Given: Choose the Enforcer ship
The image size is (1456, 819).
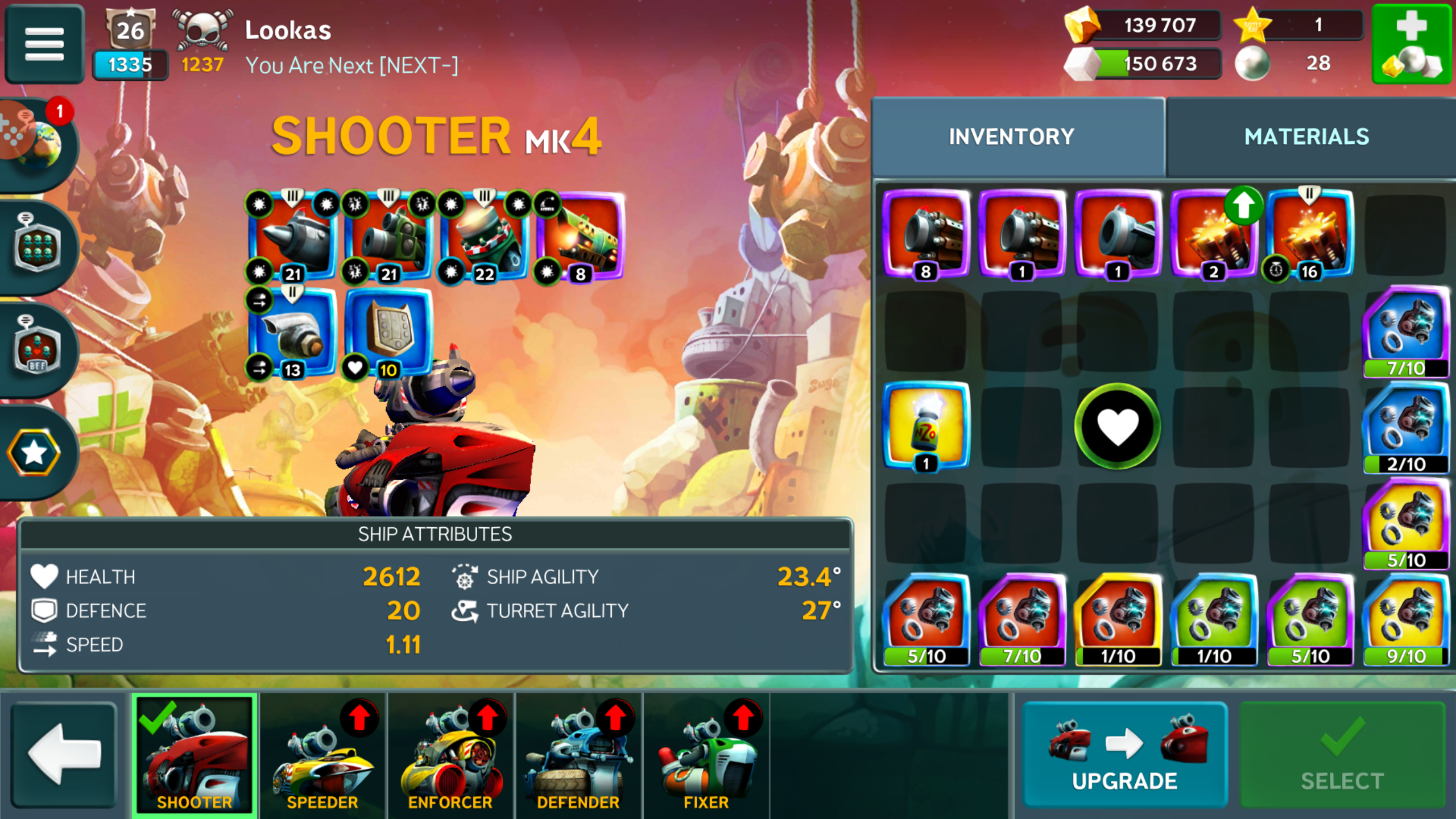Looking at the screenshot, I should tap(450, 755).
